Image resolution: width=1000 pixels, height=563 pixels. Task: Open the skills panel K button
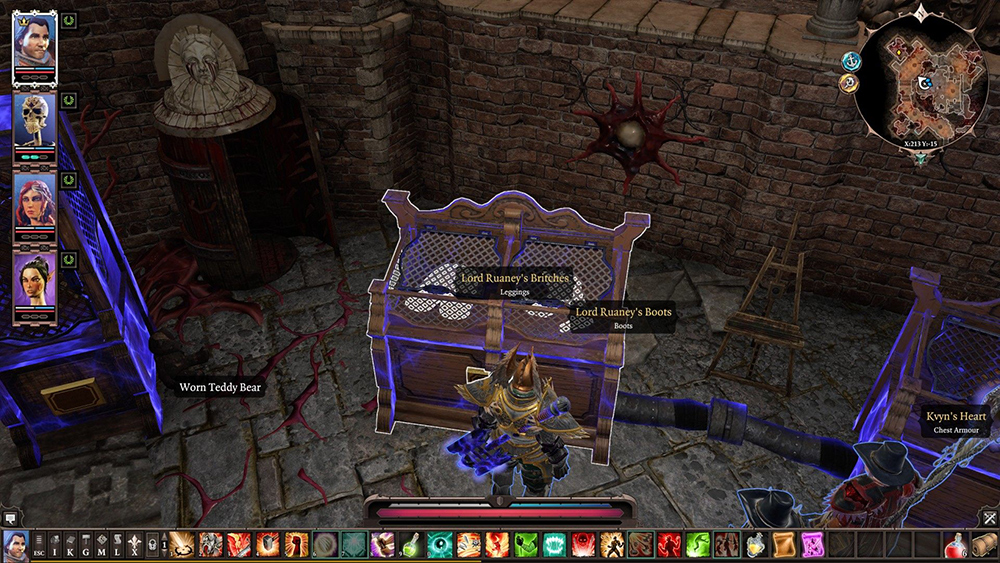[71, 545]
